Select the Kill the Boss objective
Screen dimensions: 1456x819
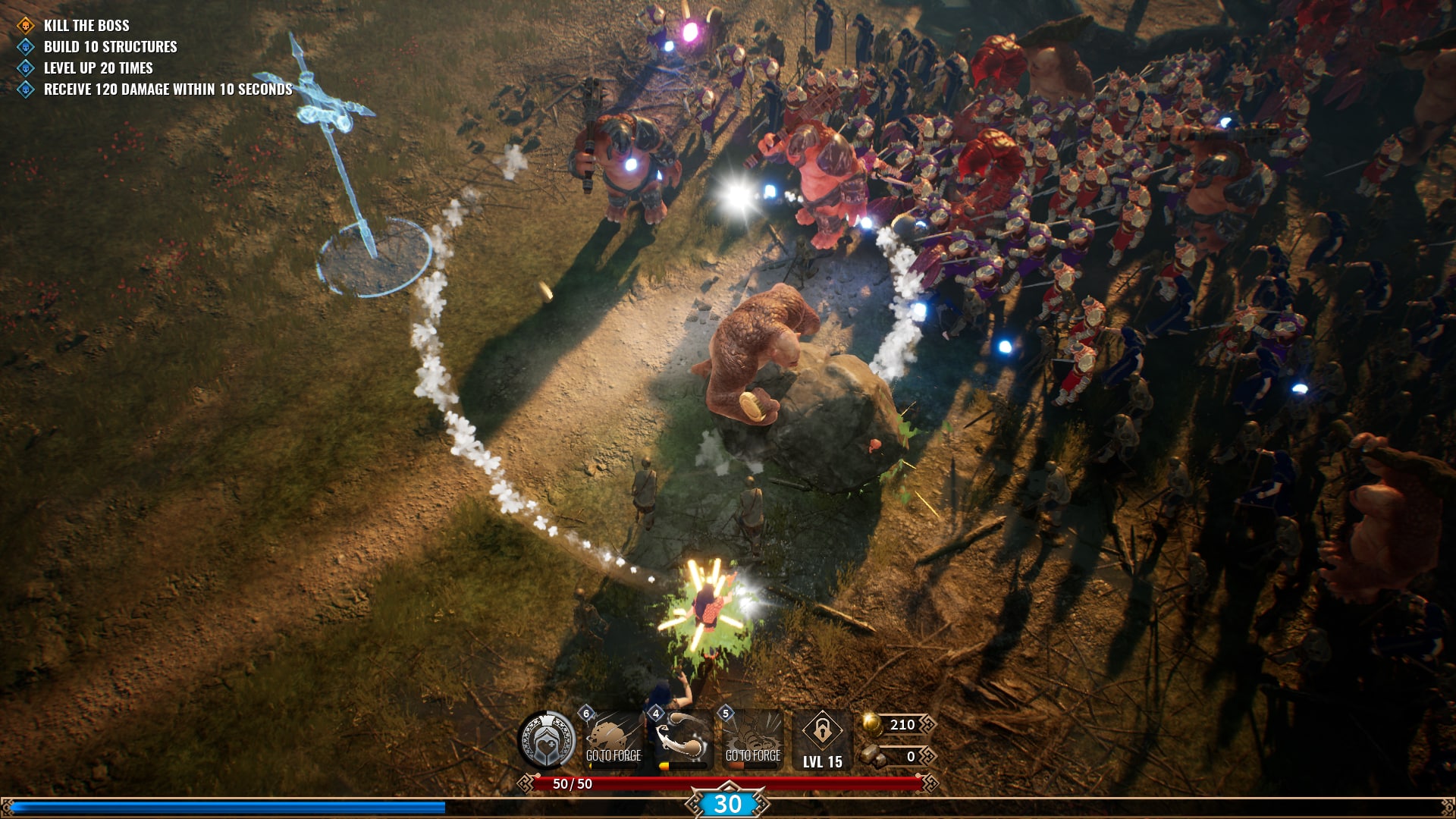pos(86,26)
